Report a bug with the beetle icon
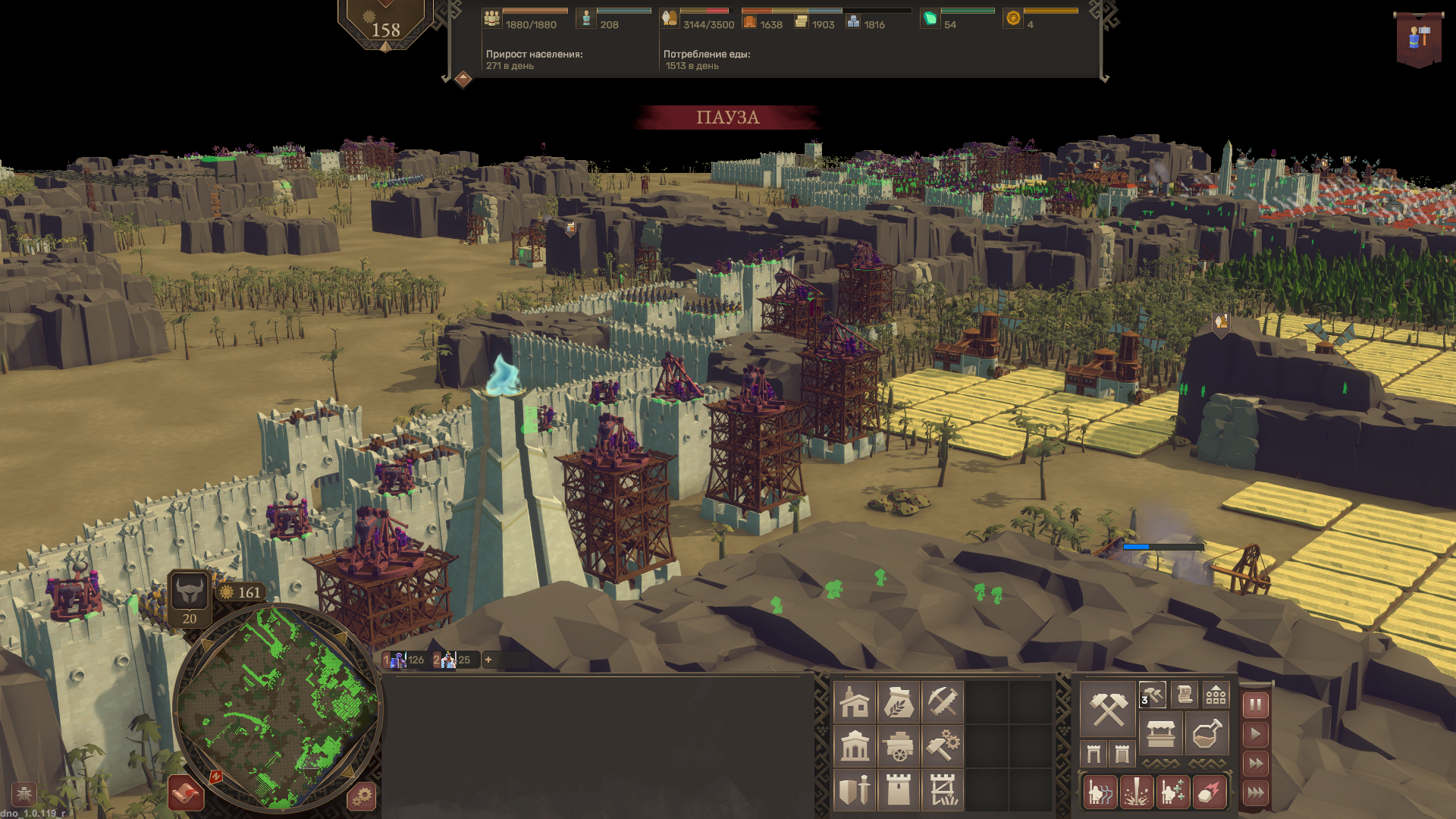Image resolution: width=1456 pixels, height=819 pixels. tap(24, 794)
